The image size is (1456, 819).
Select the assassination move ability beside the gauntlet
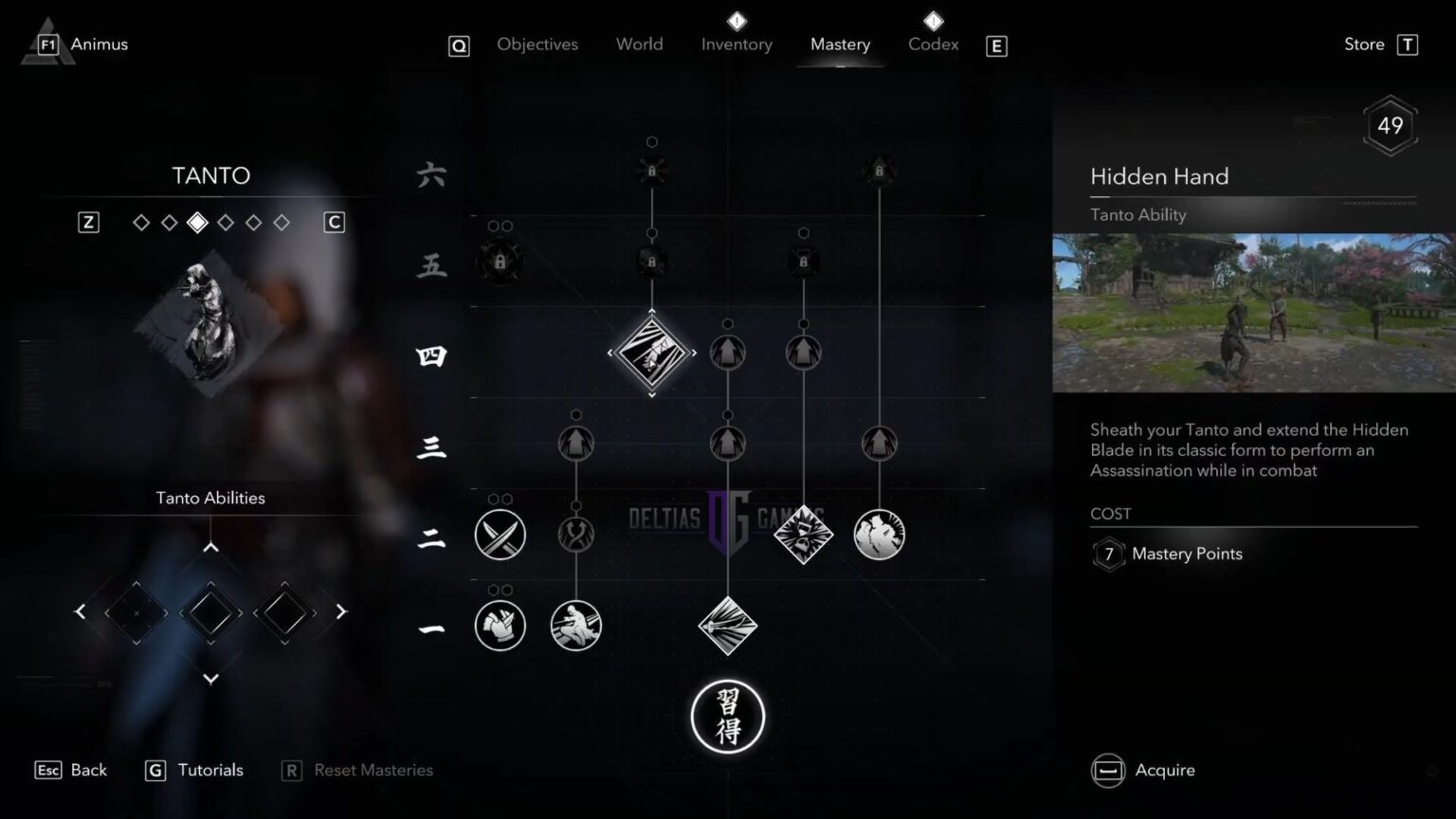point(576,626)
